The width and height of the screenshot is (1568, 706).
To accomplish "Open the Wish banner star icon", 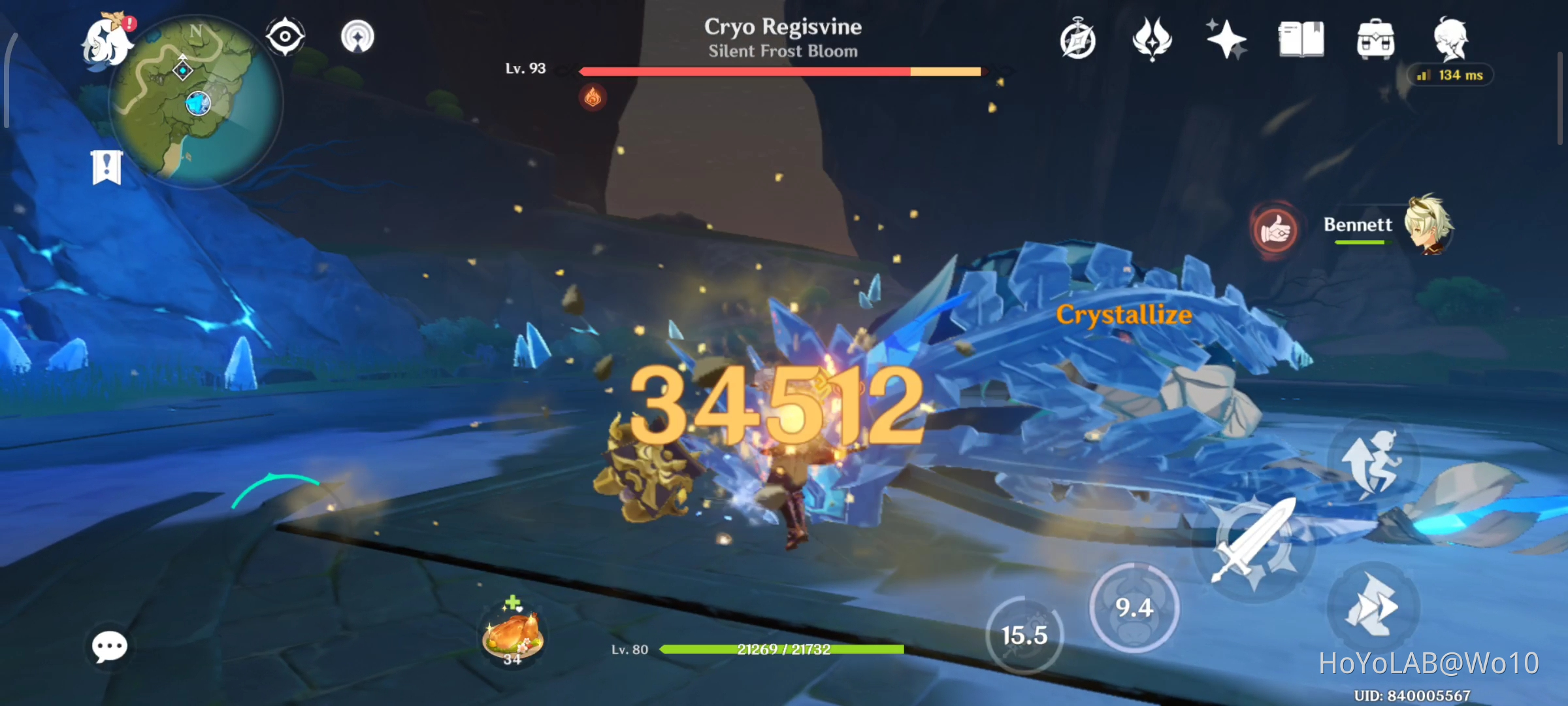I will pyautogui.click(x=1226, y=39).
